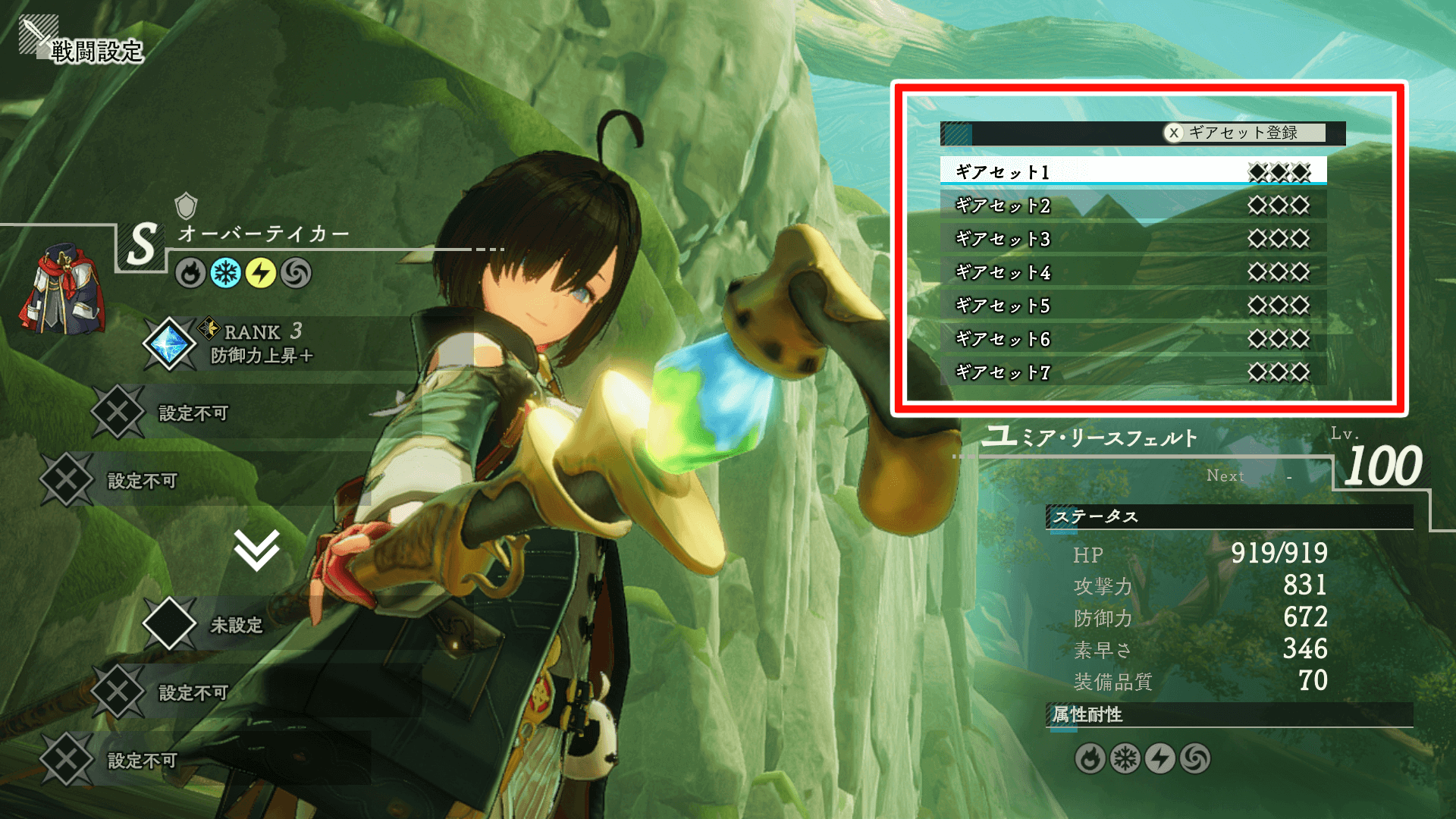This screenshot has height=819, width=1456.
Task: Click the ギアセット5 row
Action: pyautogui.click(x=1133, y=306)
